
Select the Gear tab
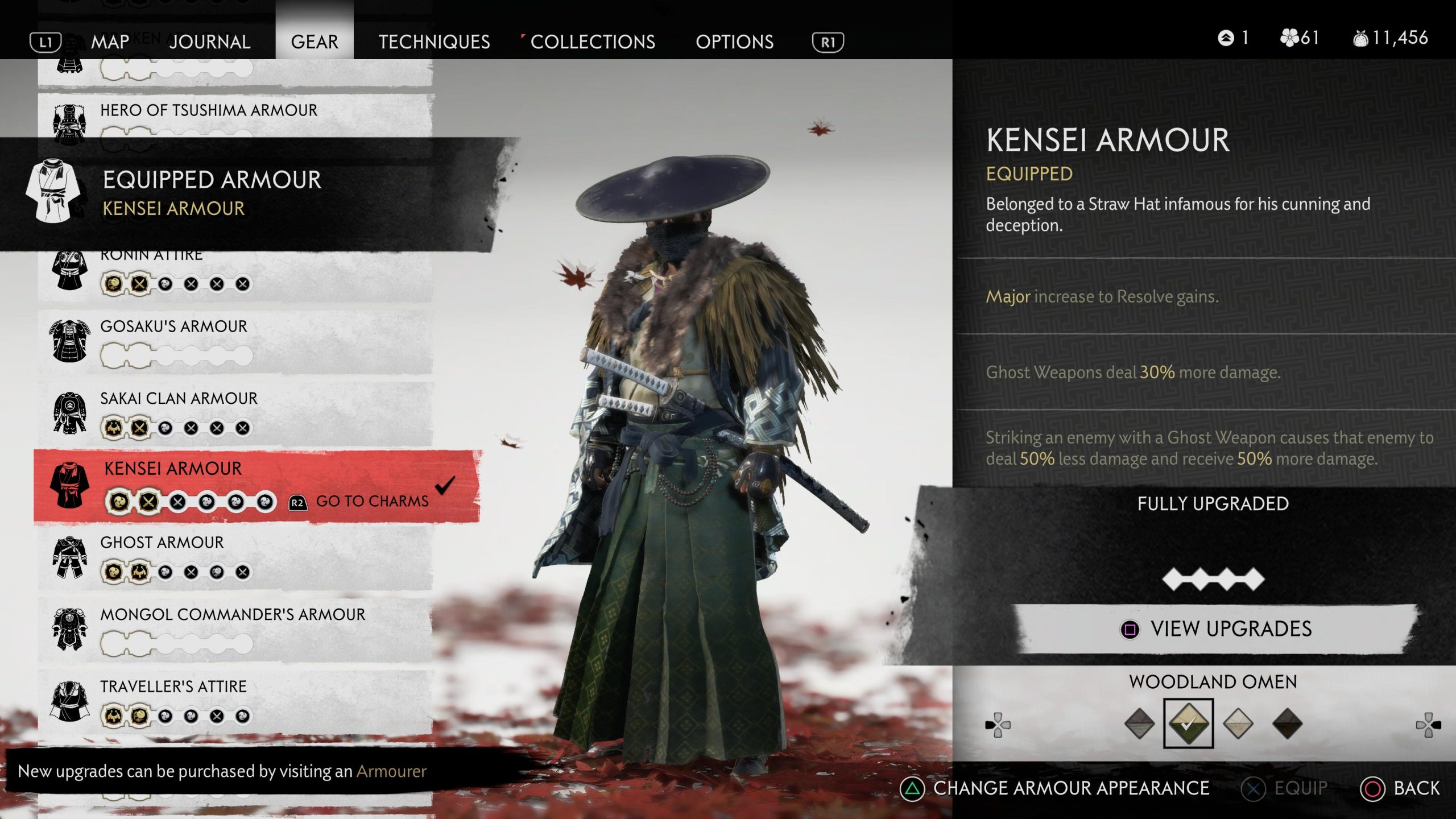tap(315, 42)
